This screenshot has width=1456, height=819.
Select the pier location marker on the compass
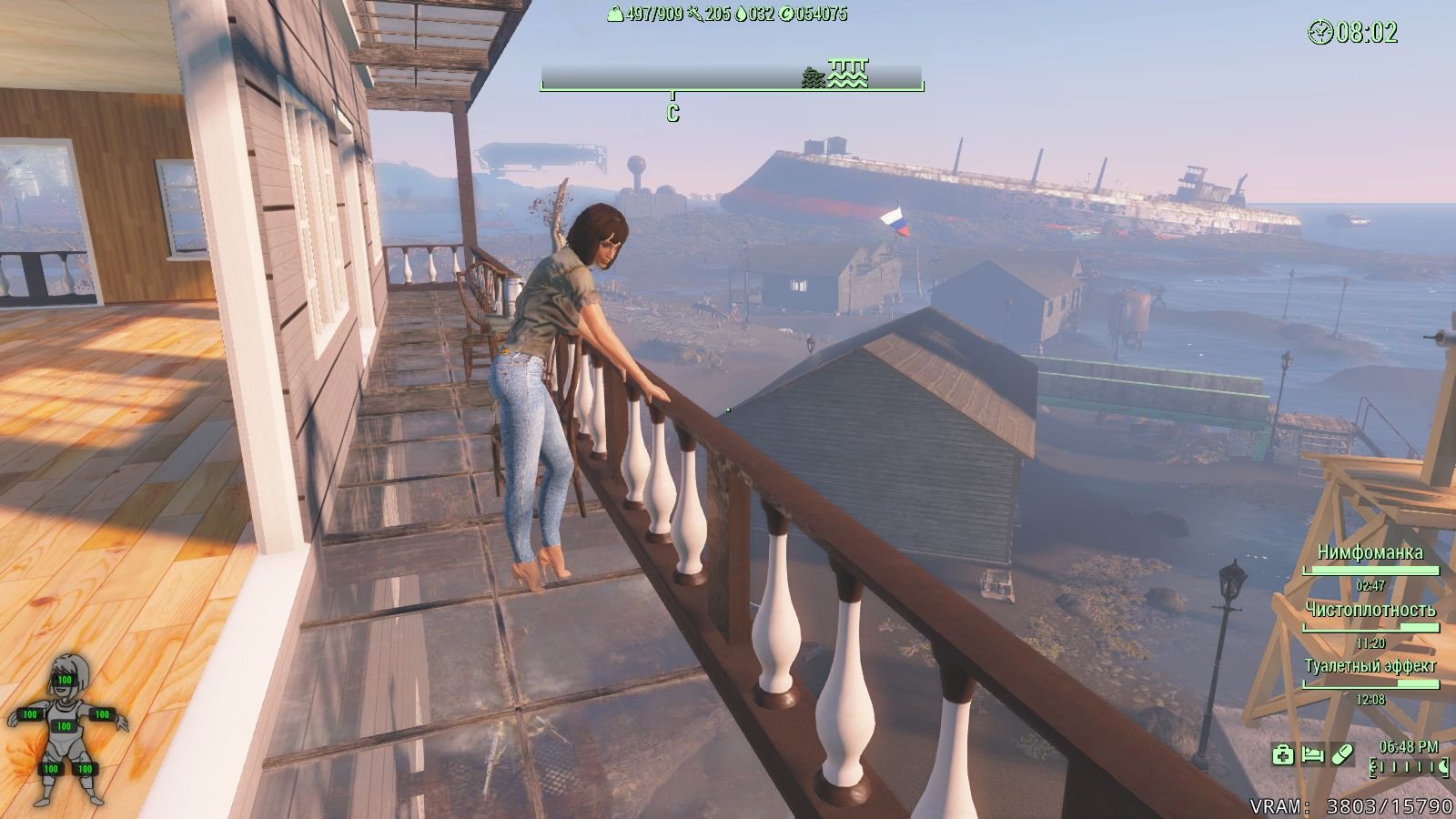[x=849, y=73]
